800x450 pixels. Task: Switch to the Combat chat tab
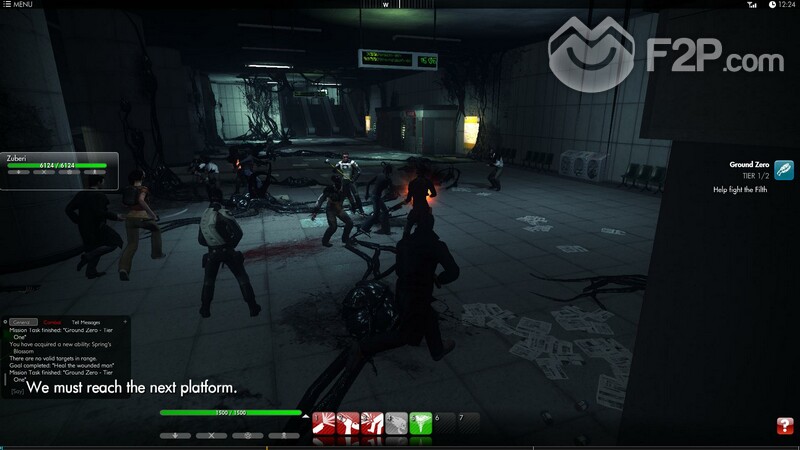tap(52, 322)
